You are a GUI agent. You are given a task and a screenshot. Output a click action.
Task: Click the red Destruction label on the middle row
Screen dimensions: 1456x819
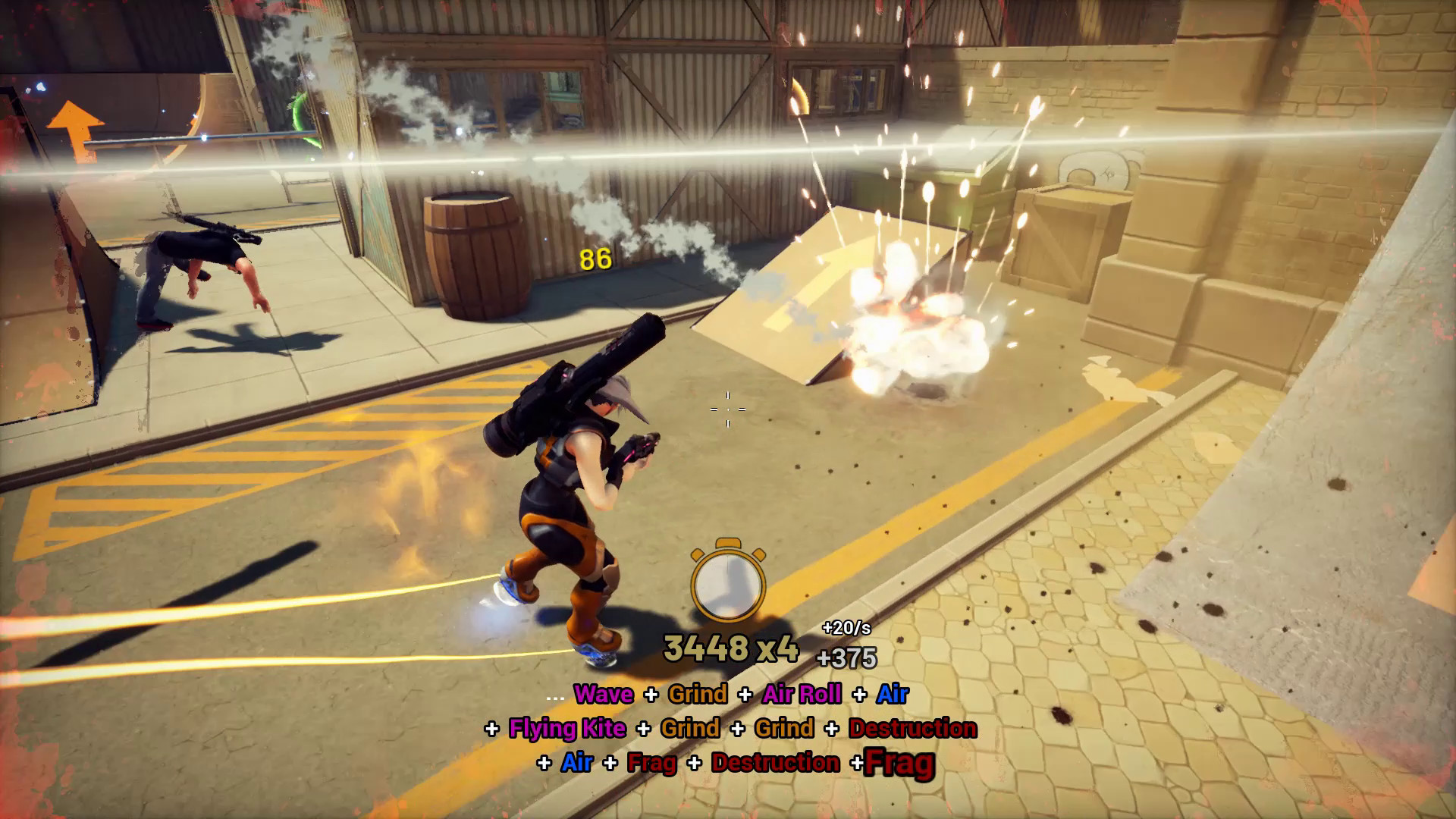tap(914, 729)
